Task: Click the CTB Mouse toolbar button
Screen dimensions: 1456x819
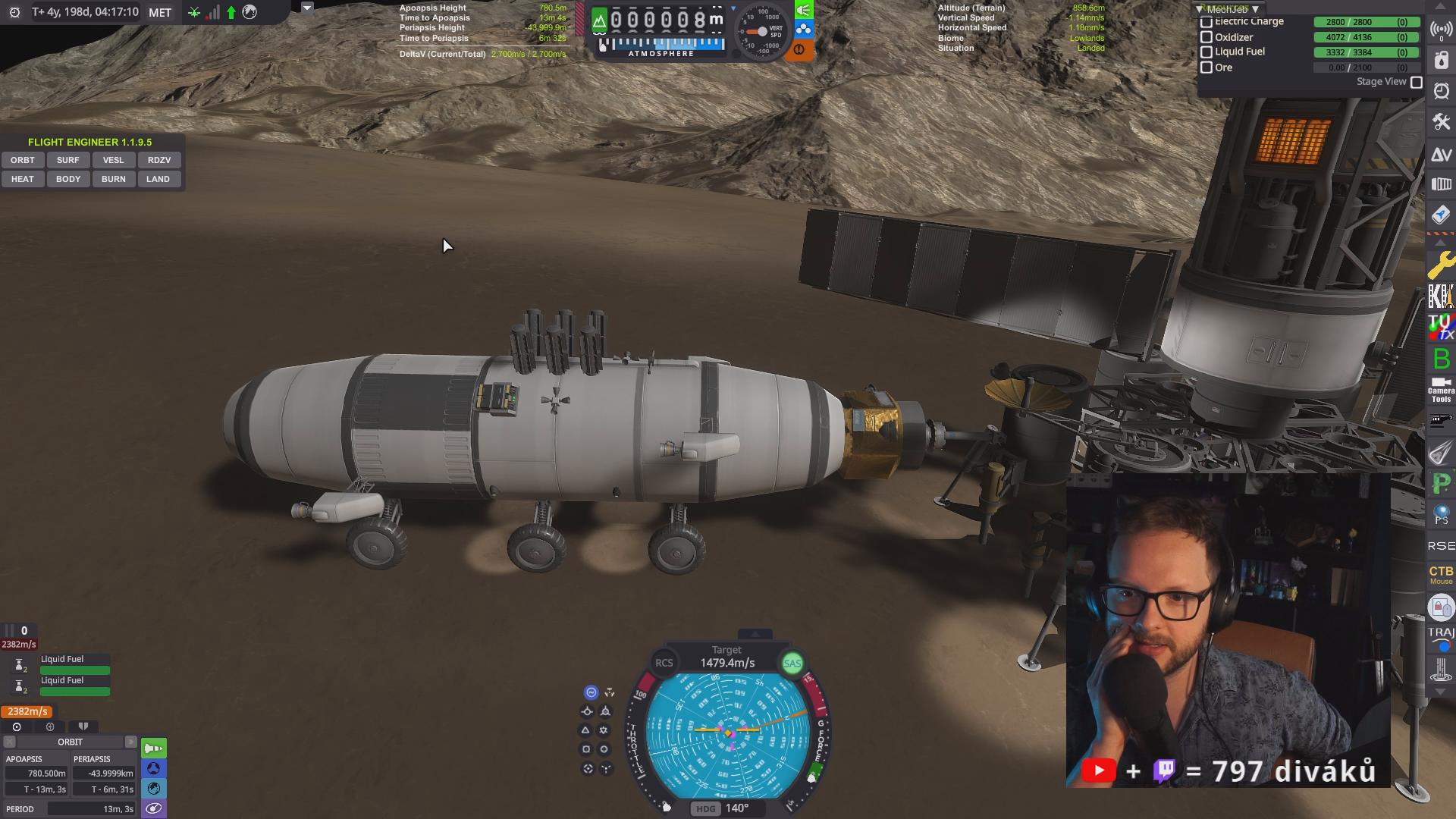Action: 1441,574
